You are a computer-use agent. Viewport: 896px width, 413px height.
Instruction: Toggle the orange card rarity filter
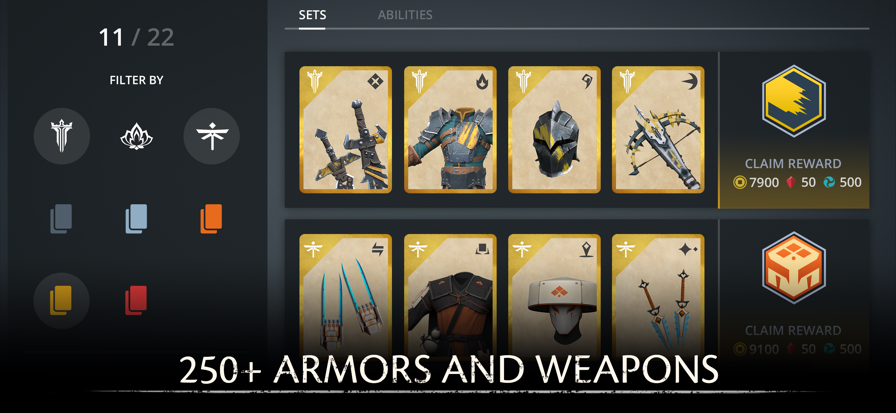[x=211, y=218]
